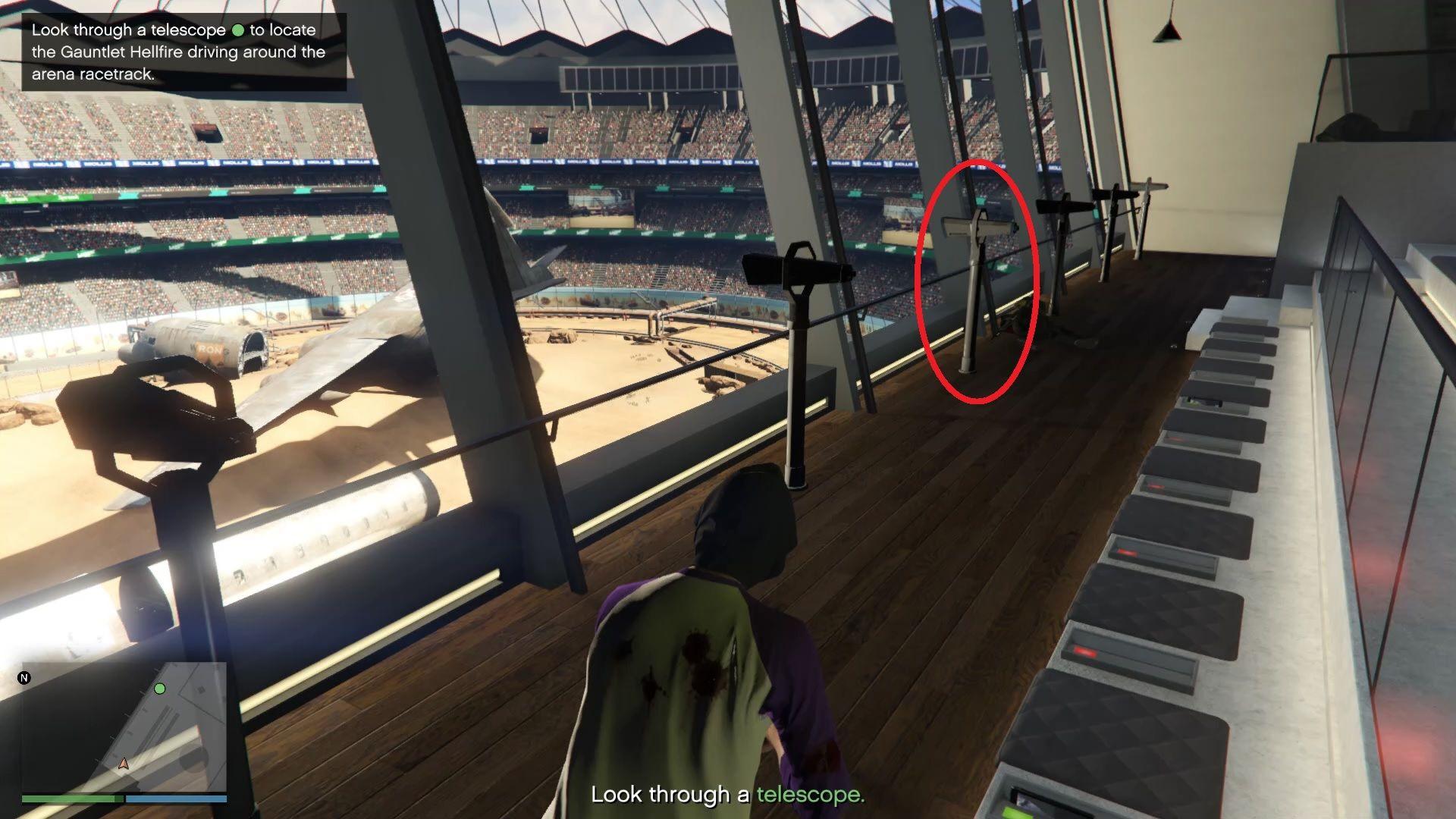Click the north indicator on the minimap
The image size is (1456, 819).
tap(24, 678)
